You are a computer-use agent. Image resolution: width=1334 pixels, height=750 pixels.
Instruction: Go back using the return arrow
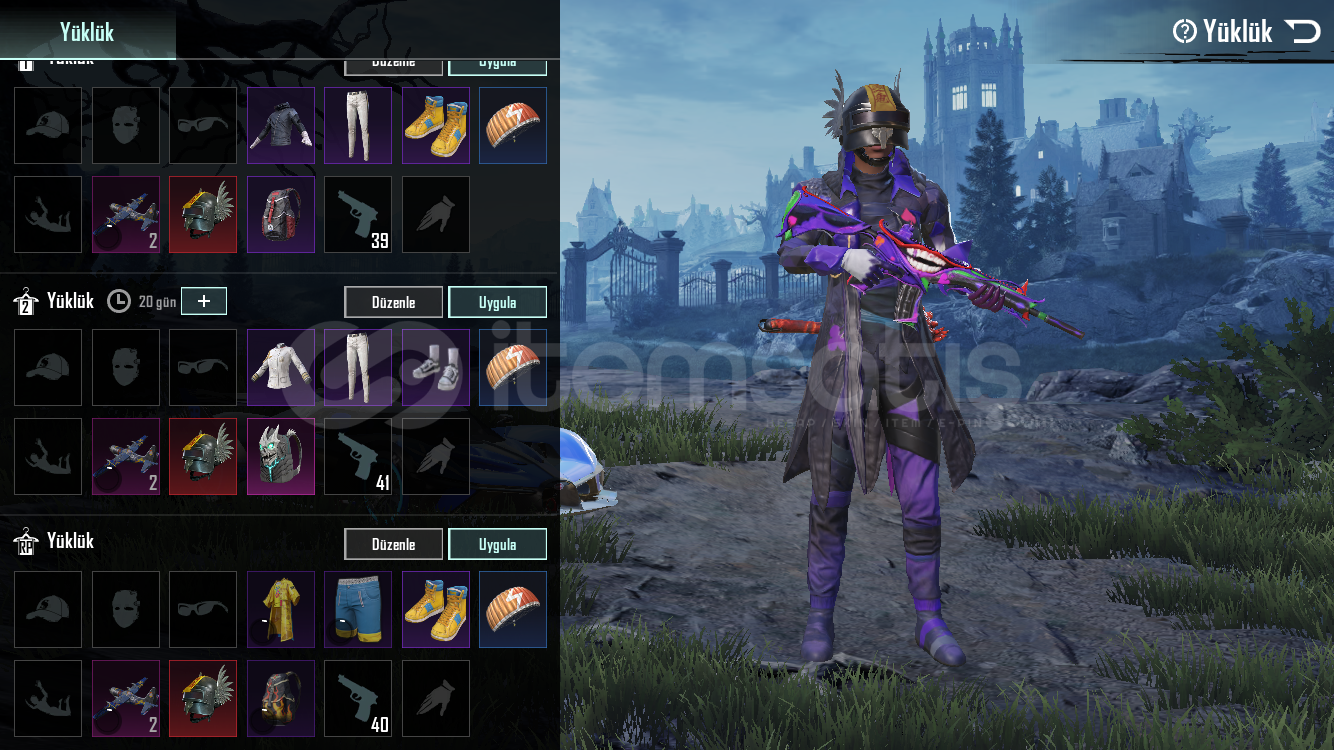coord(1303,32)
